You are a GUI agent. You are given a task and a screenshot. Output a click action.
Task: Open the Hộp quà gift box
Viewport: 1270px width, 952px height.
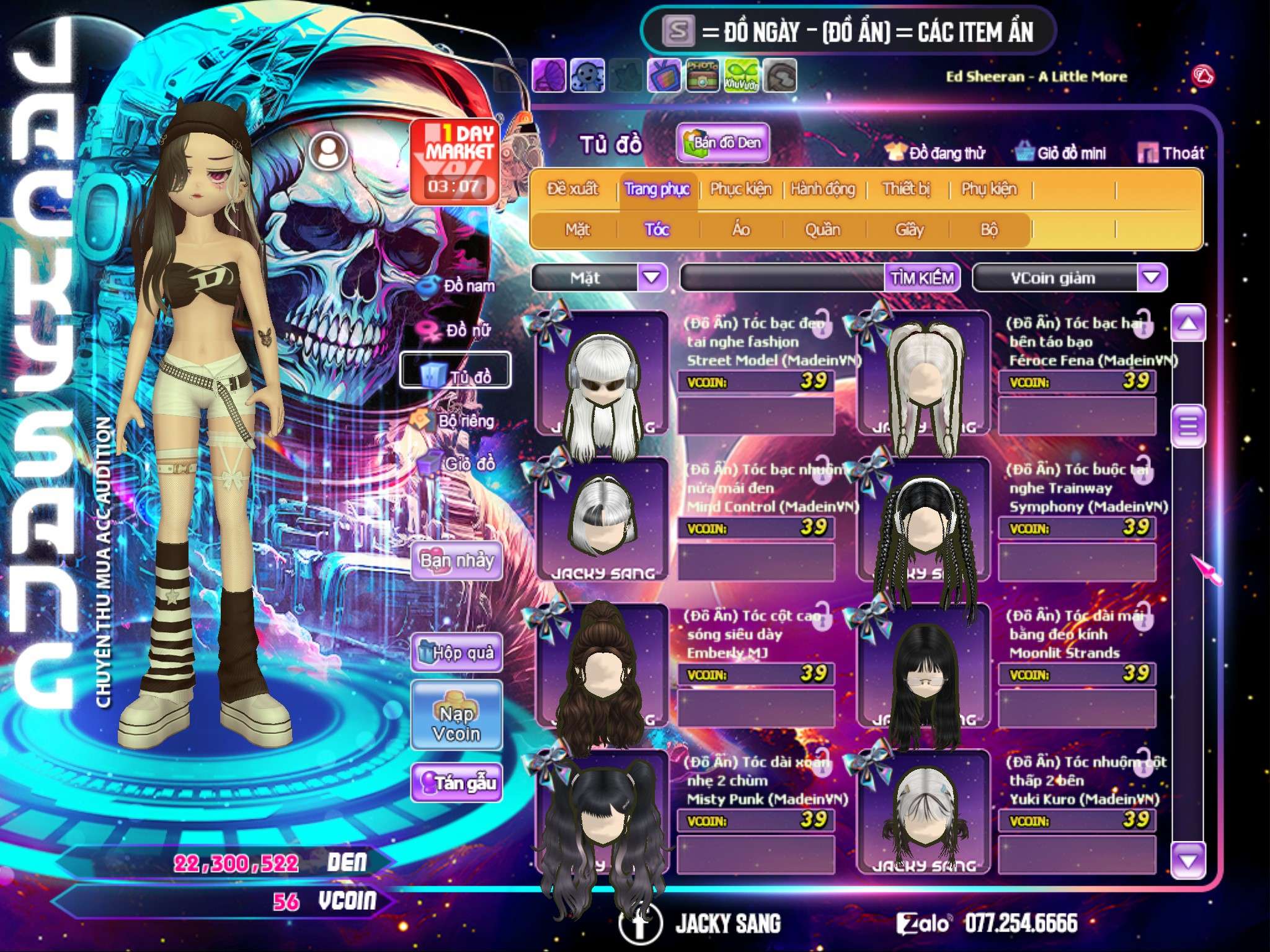point(456,653)
